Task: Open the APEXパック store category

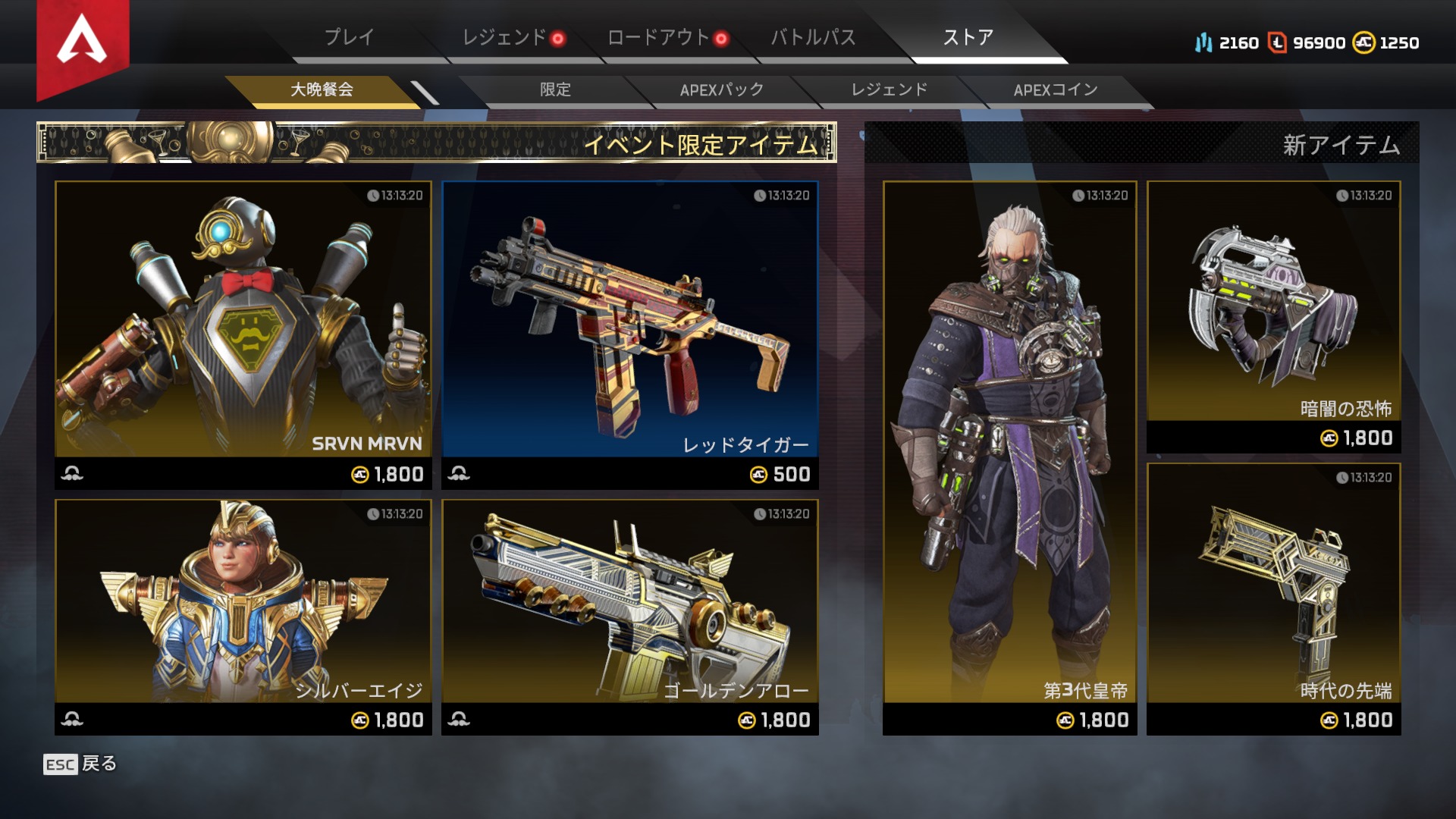Action: 721,89
